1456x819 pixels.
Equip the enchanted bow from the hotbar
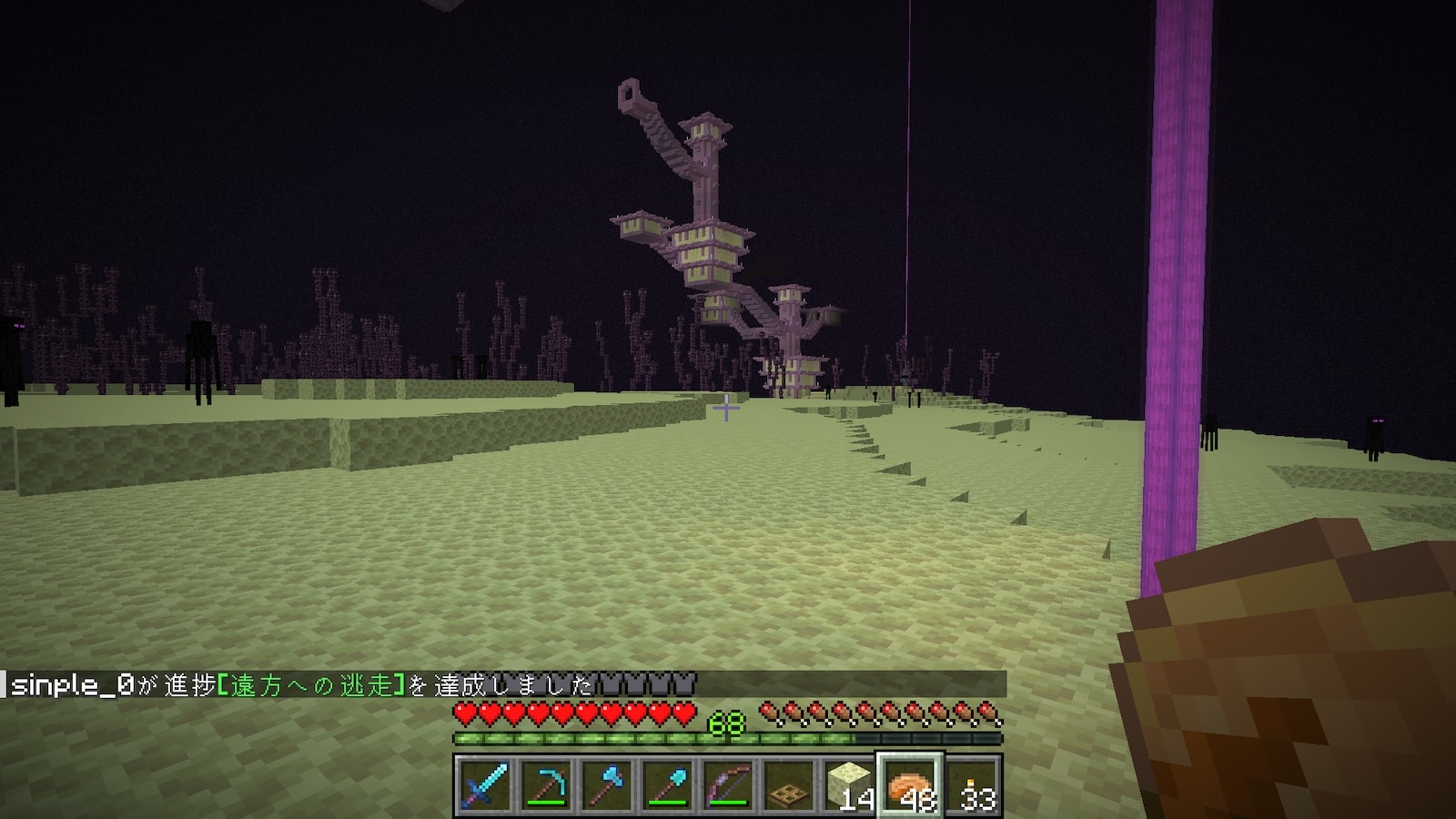click(729, 785)
